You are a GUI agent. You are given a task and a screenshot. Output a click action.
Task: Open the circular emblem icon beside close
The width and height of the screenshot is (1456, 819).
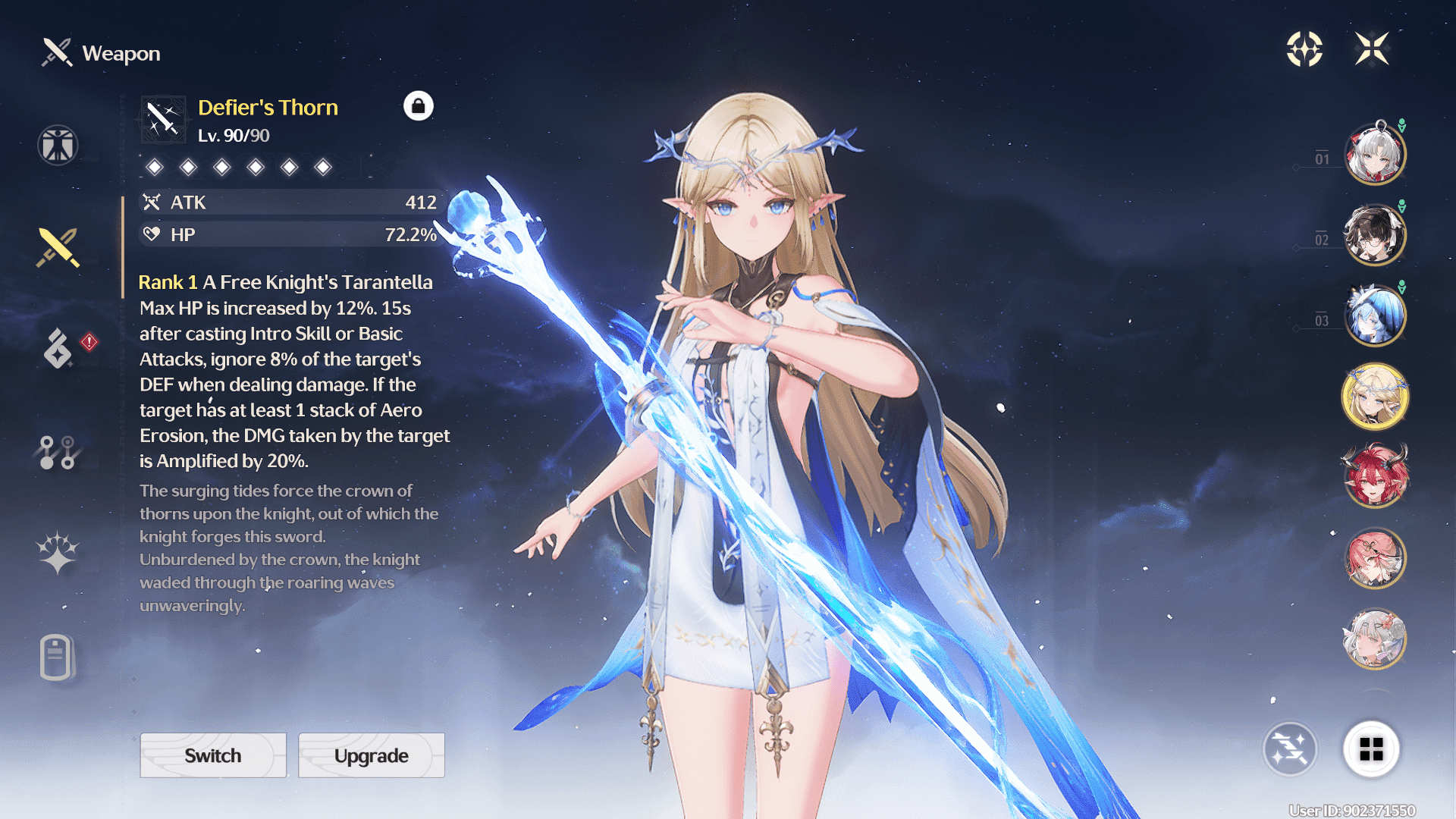(1304, 49)
